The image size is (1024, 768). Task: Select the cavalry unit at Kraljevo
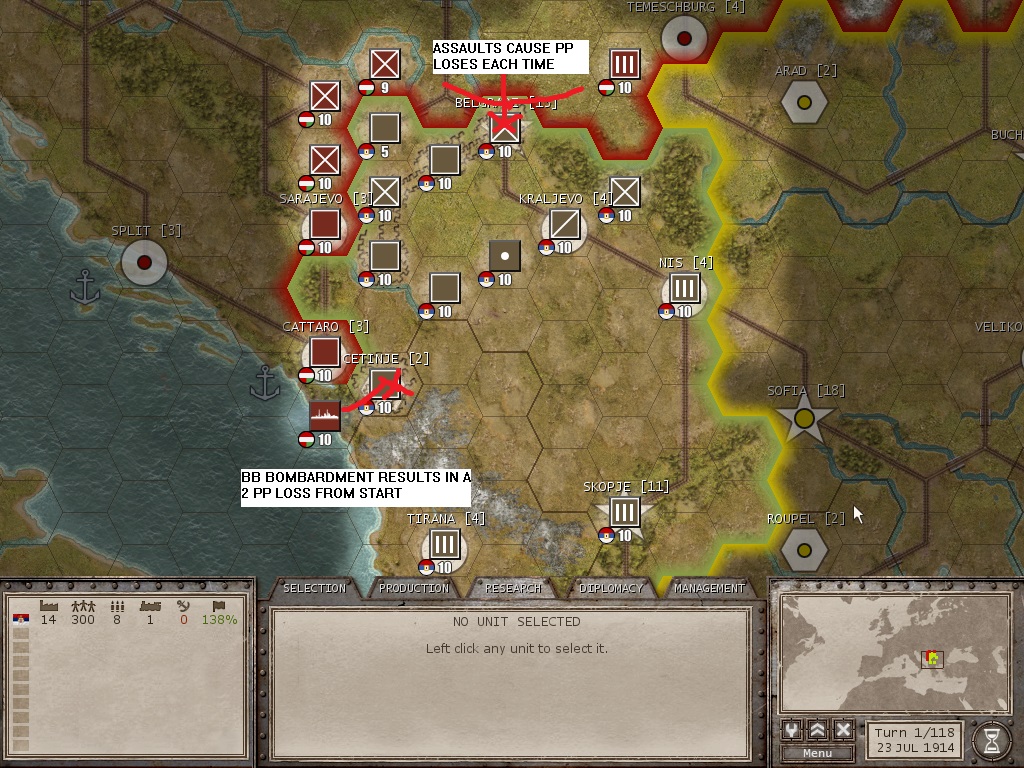564,223
